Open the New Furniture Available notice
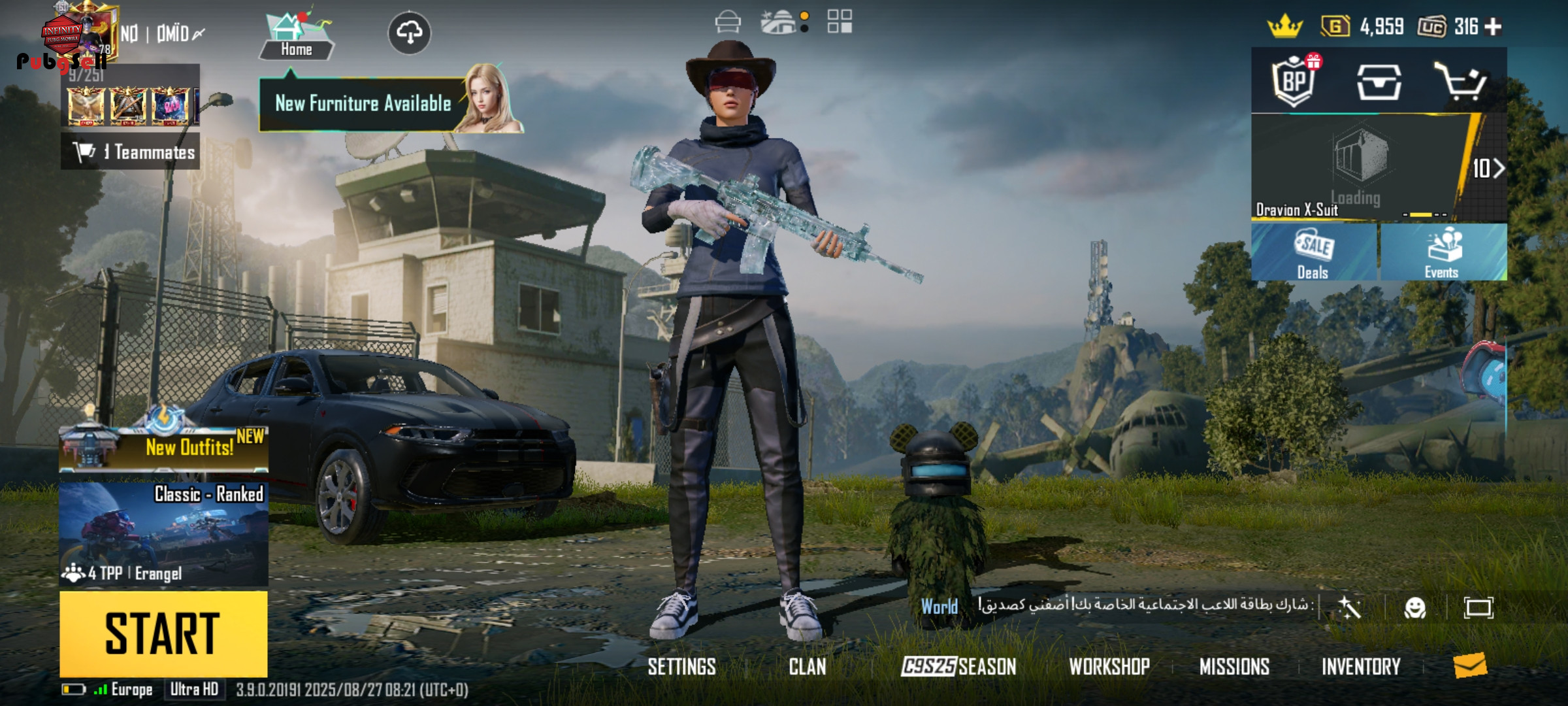The image size is (1568, 706). (x=363, y=104)
